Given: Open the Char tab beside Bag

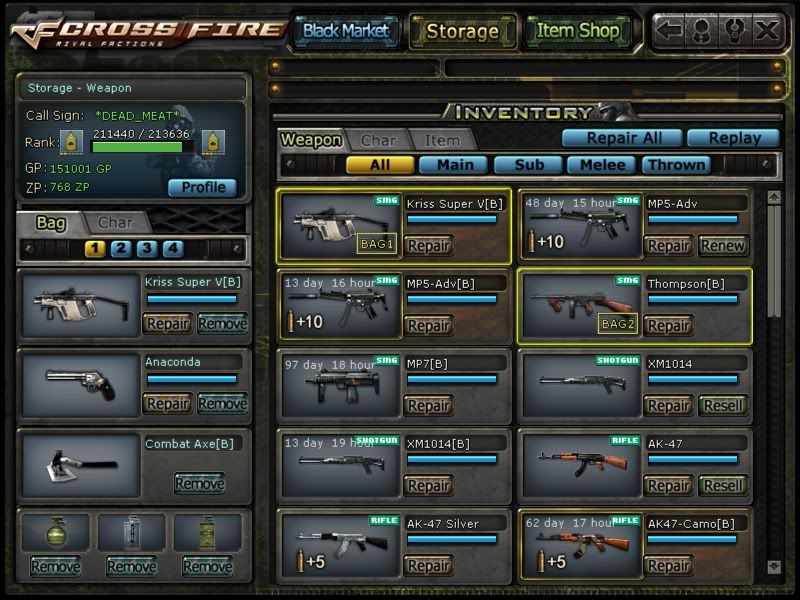Looking at the screenshot, I should coord(116,222).
